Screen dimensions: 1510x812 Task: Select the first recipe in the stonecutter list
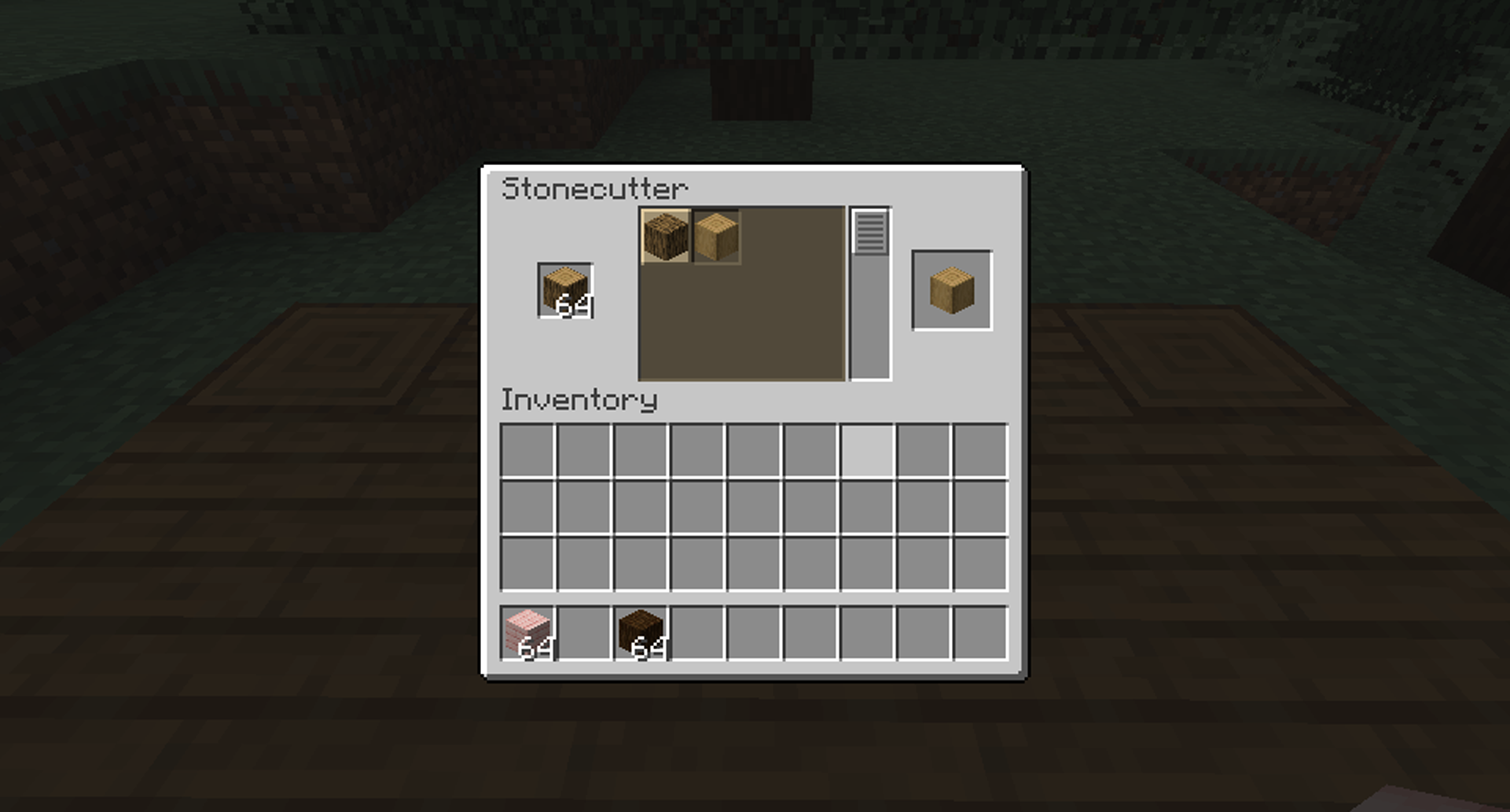[665, 235]
